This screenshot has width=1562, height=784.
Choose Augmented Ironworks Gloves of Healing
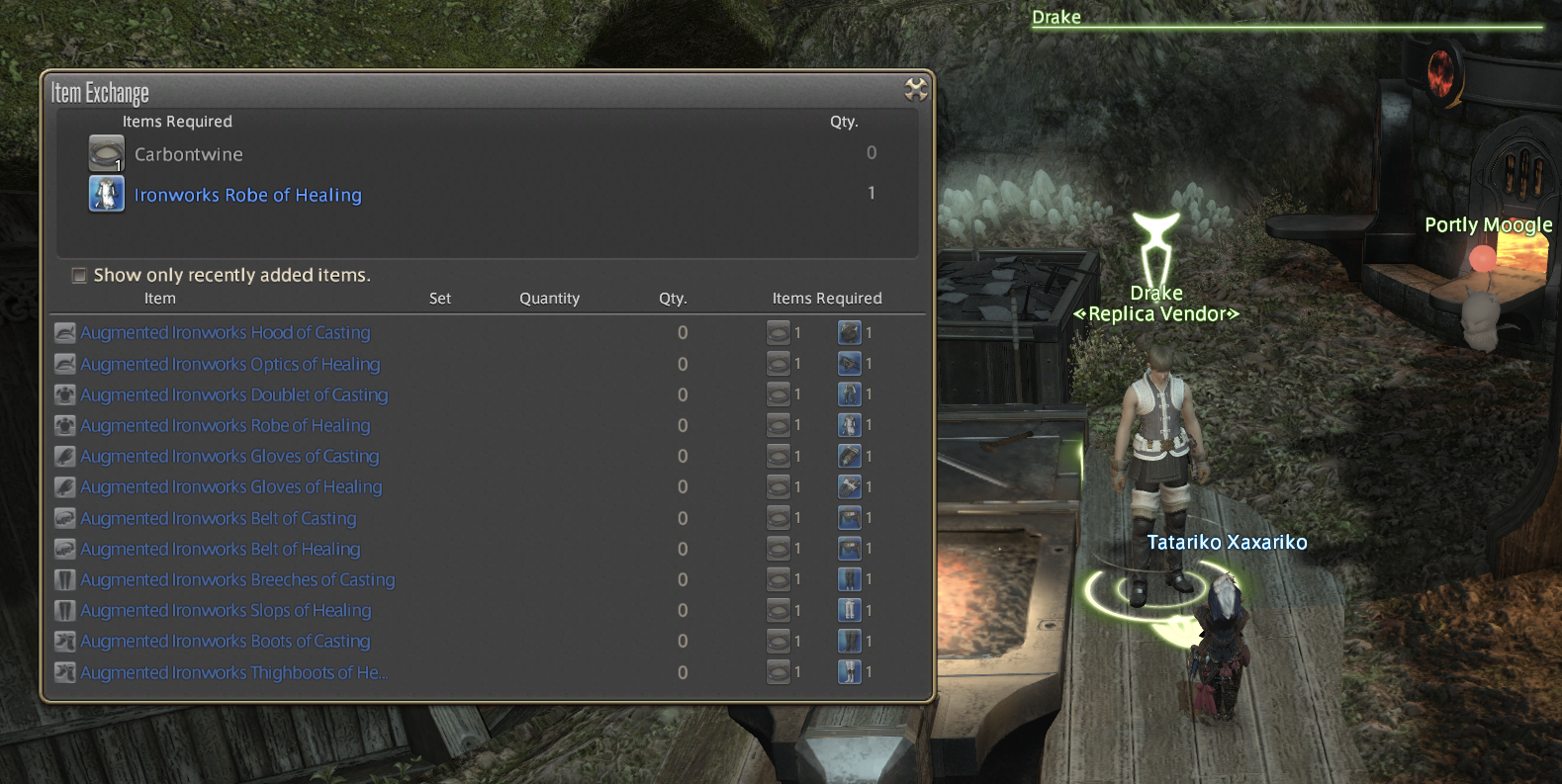tap(230, 487)
